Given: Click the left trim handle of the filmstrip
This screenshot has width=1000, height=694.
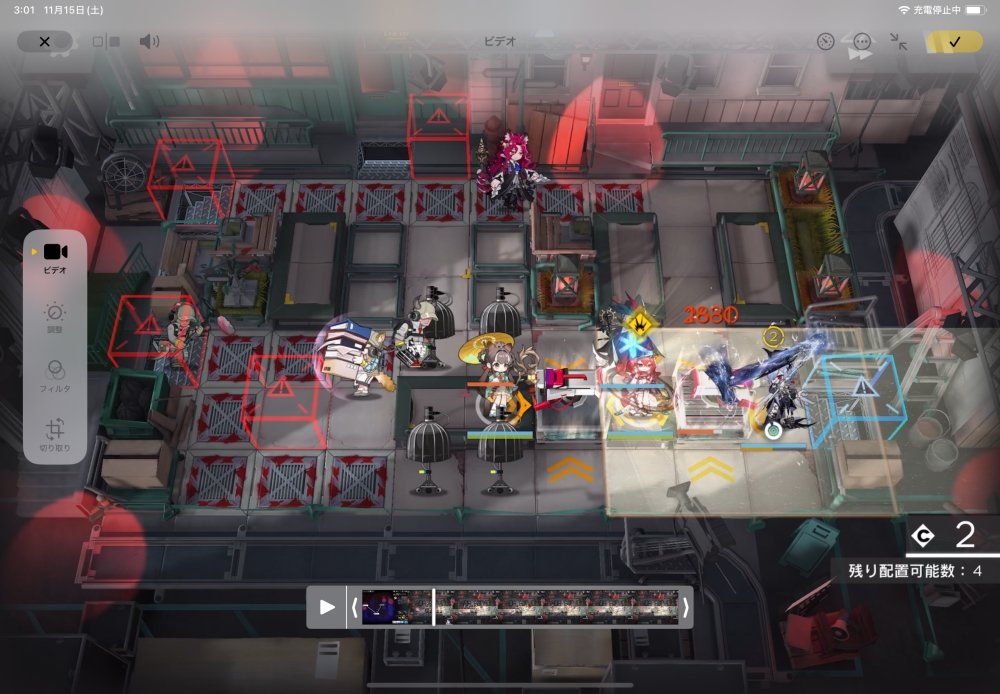Looking at the screenshot, I should (x=354, y=607).
